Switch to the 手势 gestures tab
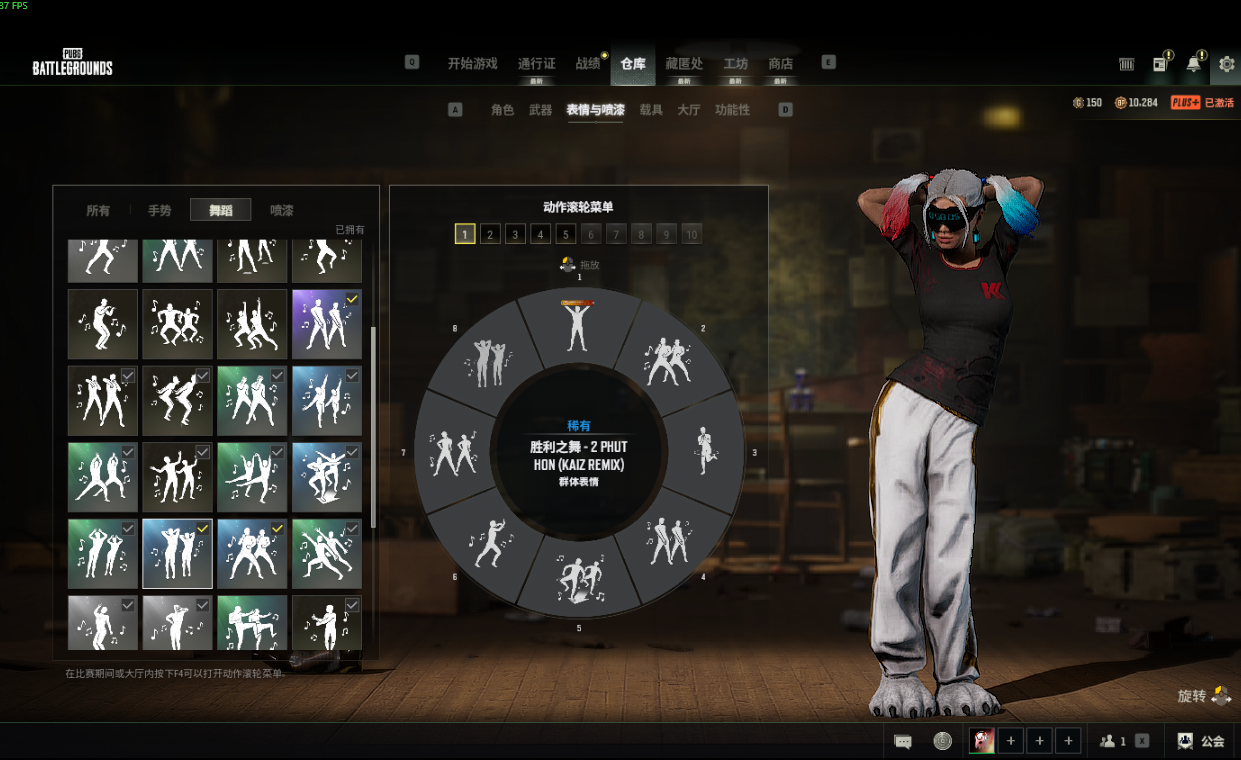This screenshot has width=1241, height=760. [160, 210]
